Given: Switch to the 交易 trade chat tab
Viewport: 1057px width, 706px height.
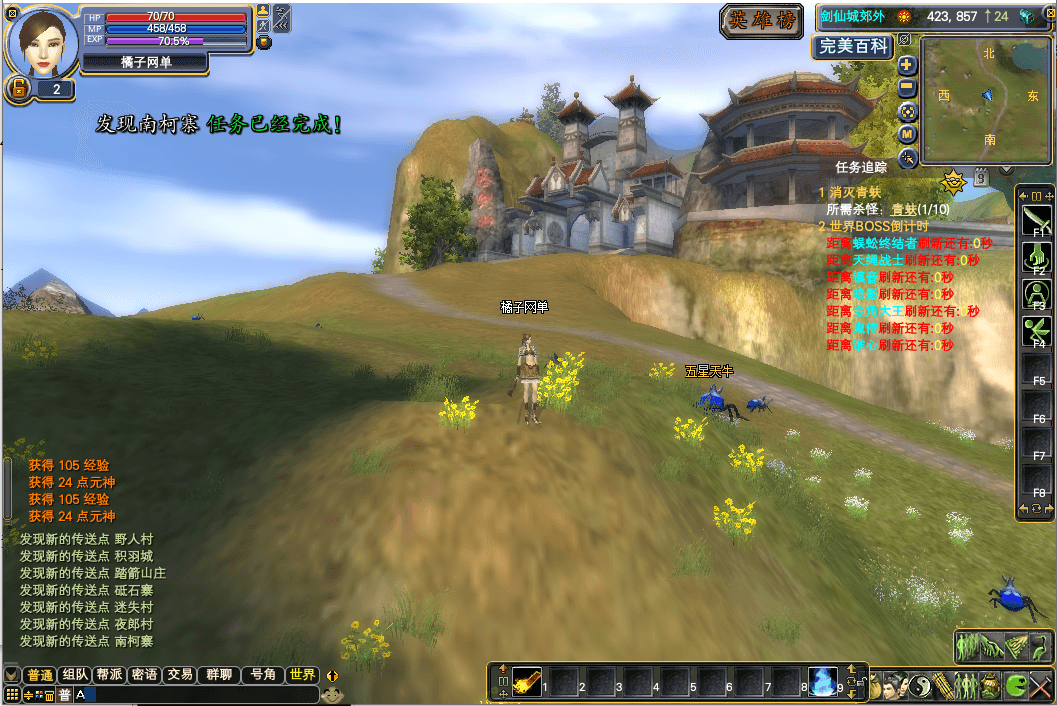Looking at the screenshot, I should coord(179,675).
